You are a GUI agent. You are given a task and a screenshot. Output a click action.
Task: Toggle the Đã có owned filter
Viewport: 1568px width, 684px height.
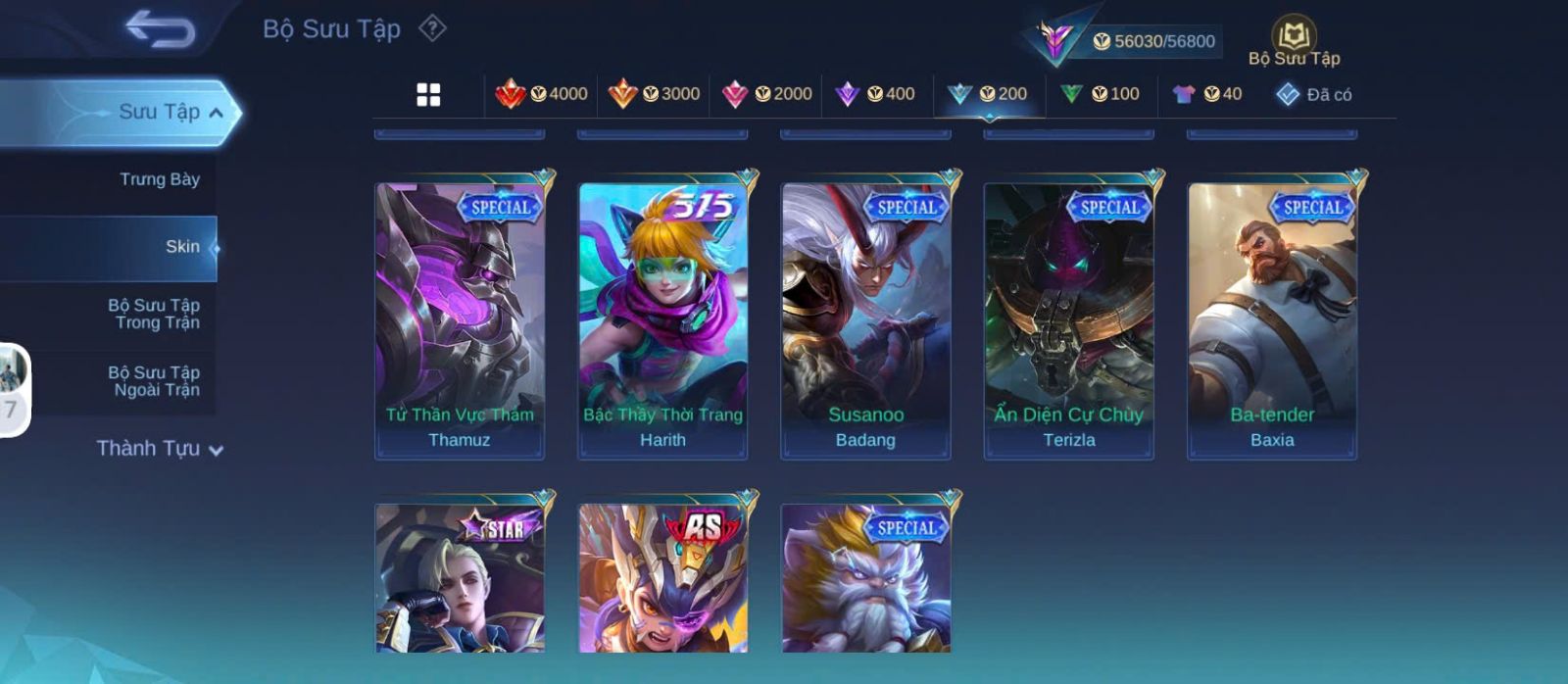click(x=1313, y=94)
